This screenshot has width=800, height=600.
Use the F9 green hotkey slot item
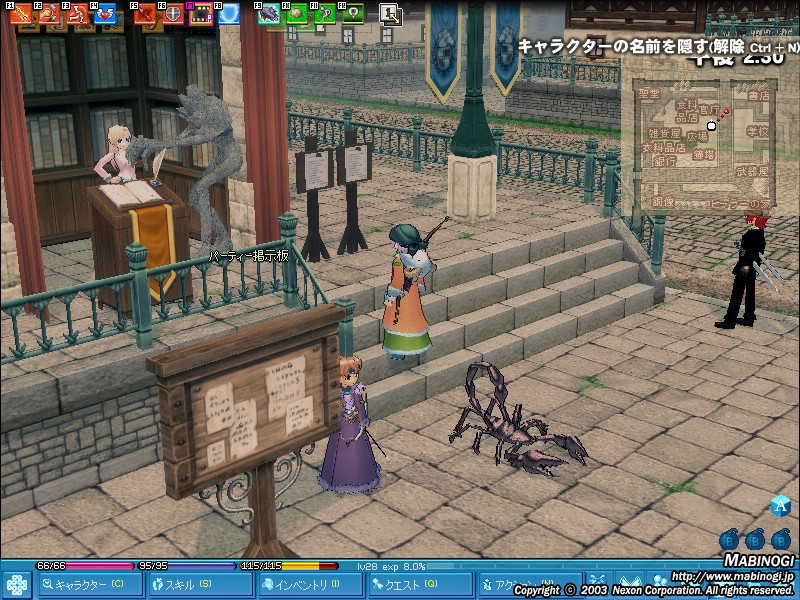tap(270, 14)
